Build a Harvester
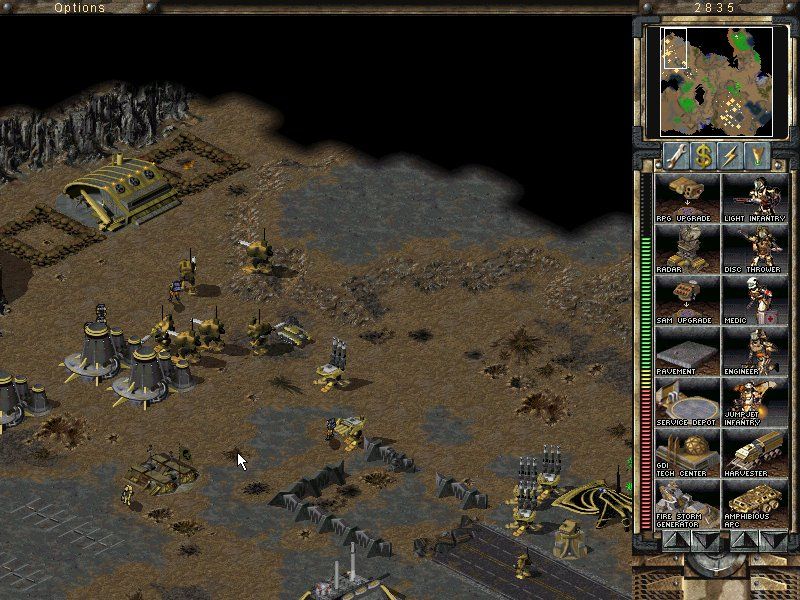This screenshot has width=800, height=600. pos(754,453)
